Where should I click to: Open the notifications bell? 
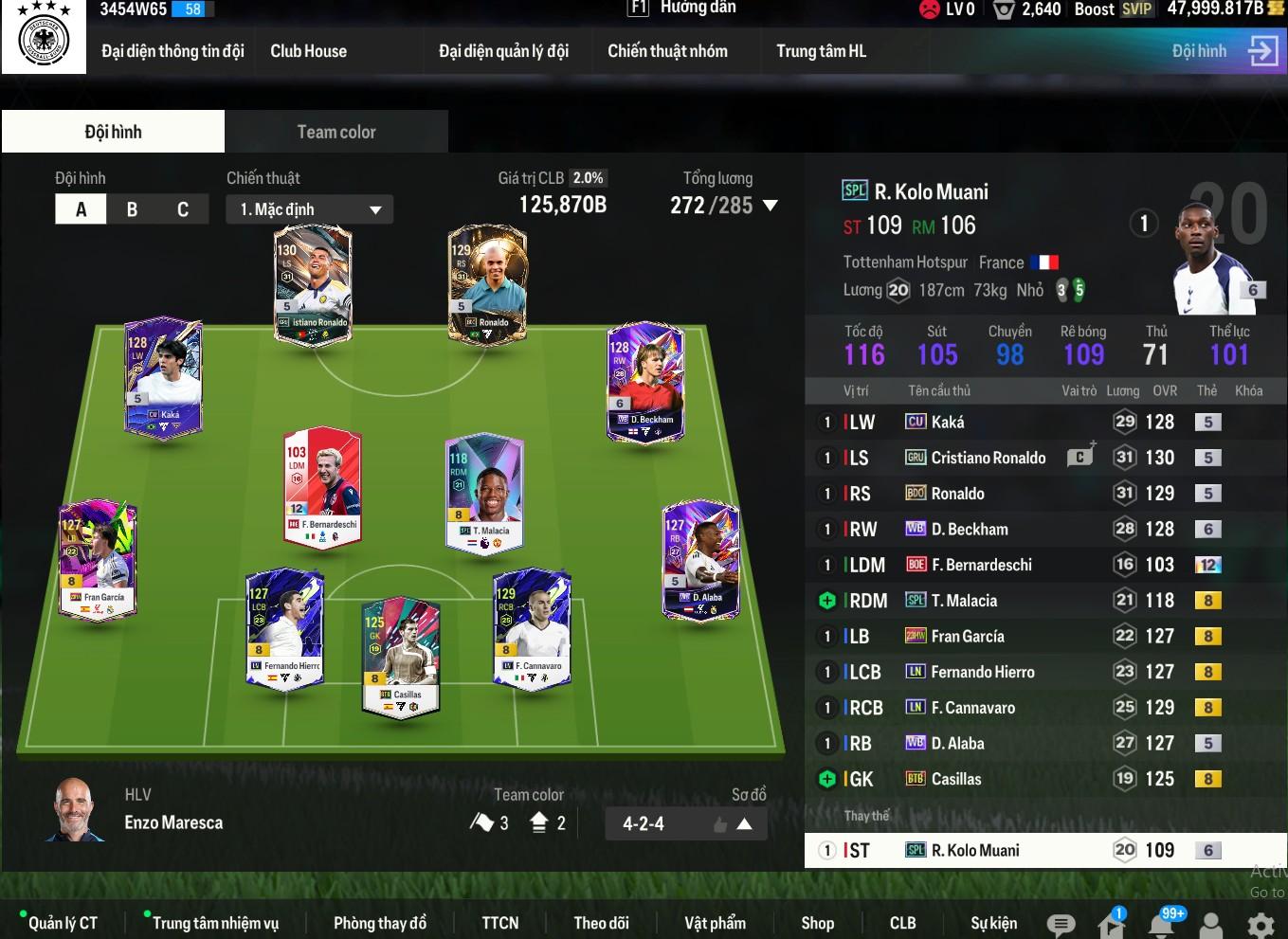click(1161, 924)
